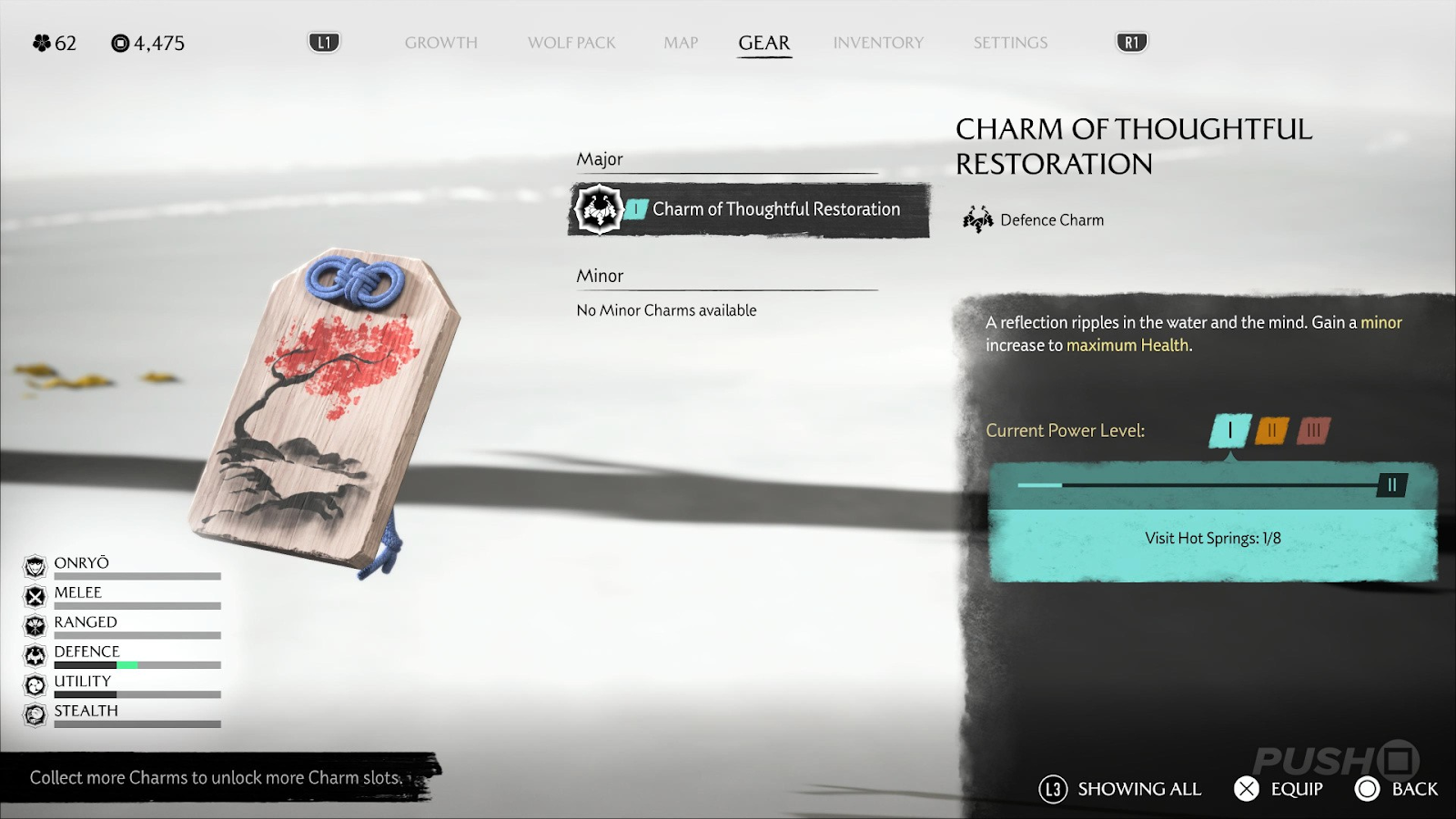The height and width of the screenshot is (819, 1456).
Task: Go back from the Gear screen
Action: 1397,789
